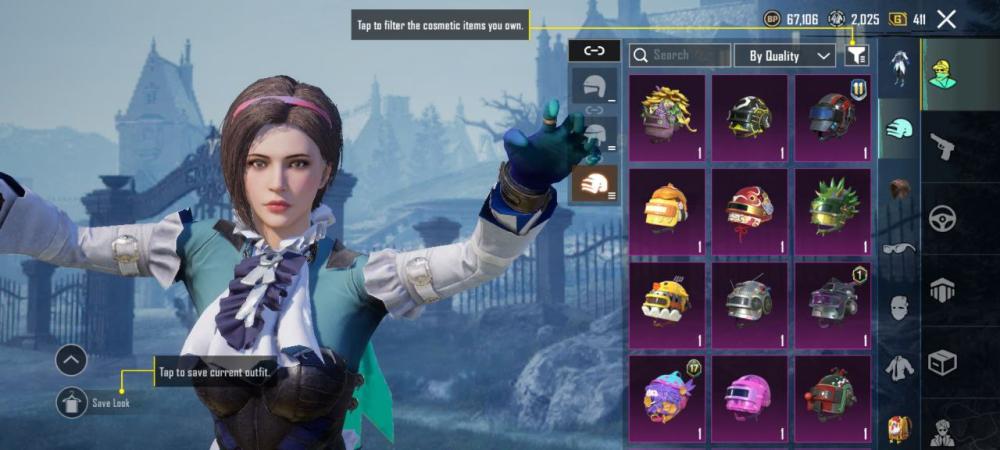
Task: Show the jacket clothing subcategory
Action: tap(899, 368)
